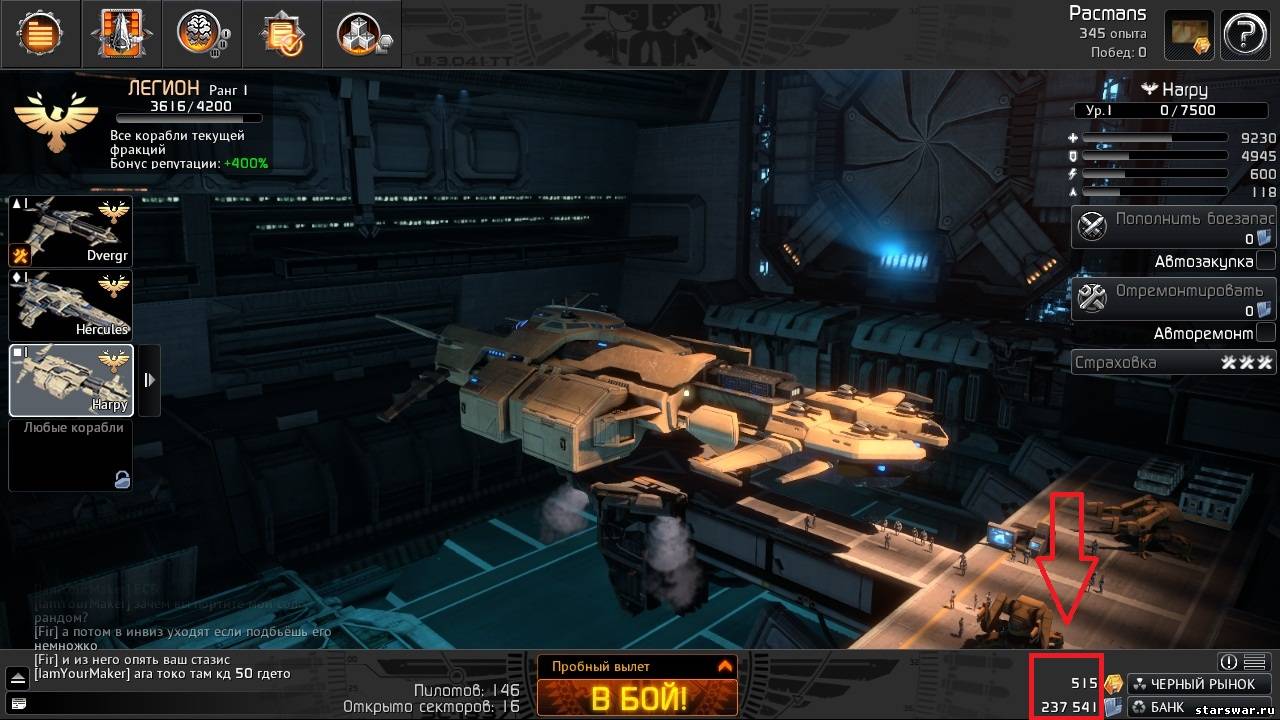Open the БАНК panel

pyautogui.click(x=1180, y=708)
